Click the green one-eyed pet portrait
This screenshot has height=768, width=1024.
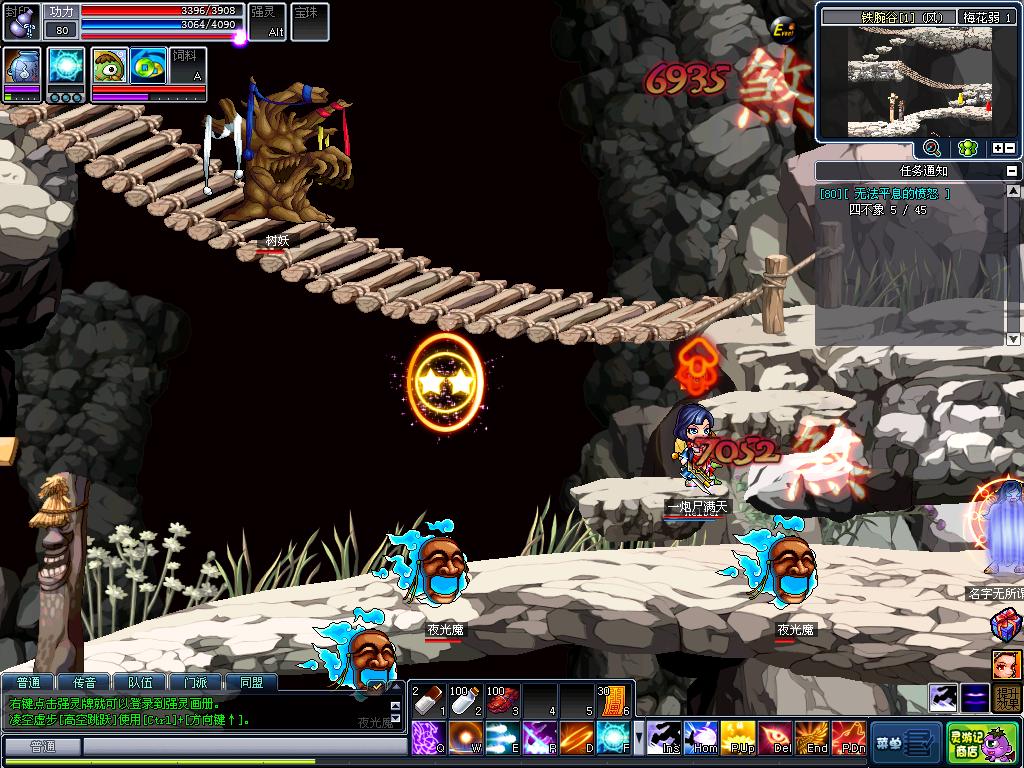[110, 66]
